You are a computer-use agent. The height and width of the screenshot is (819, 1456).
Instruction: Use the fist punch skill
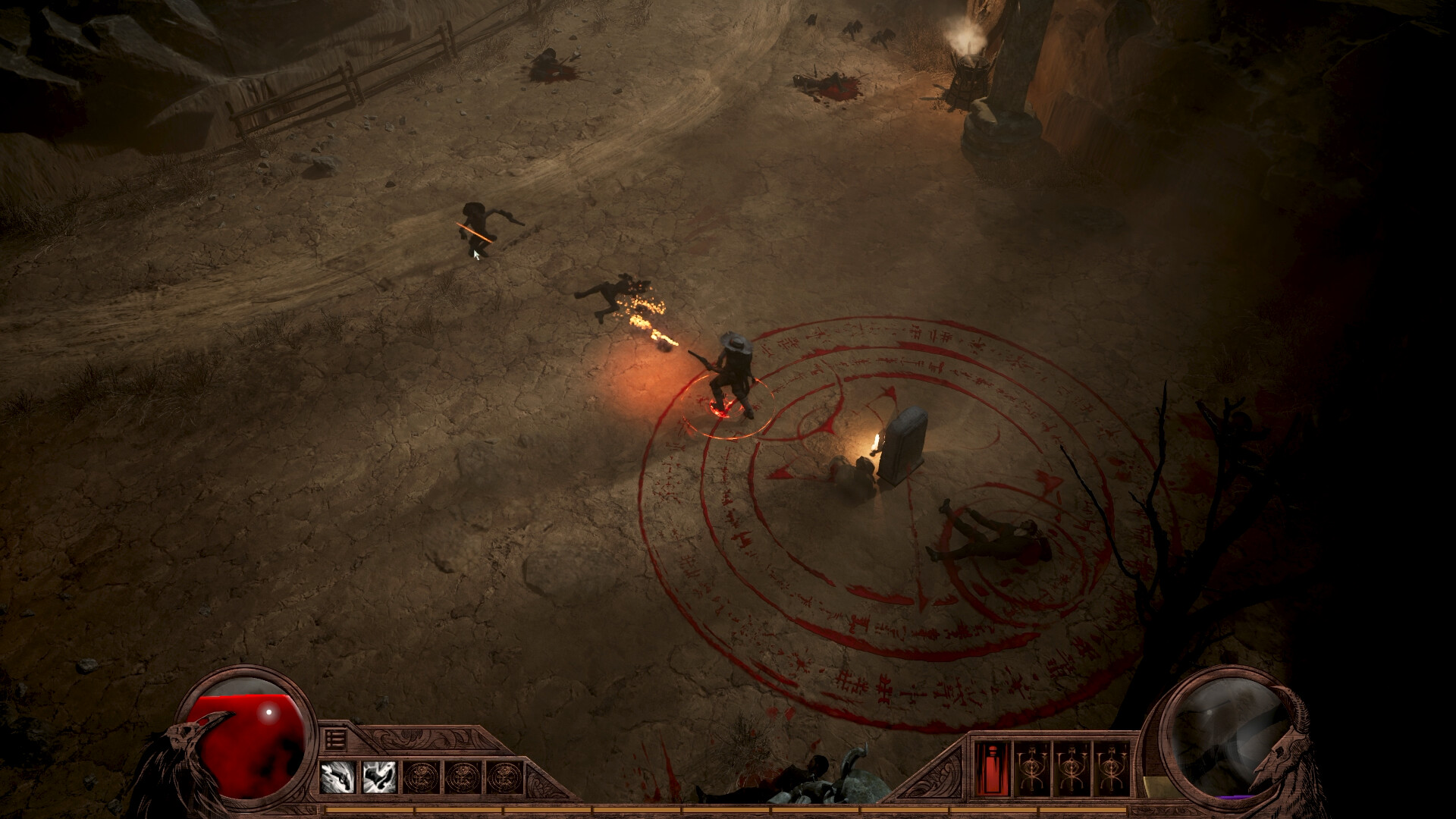point(379,777)
